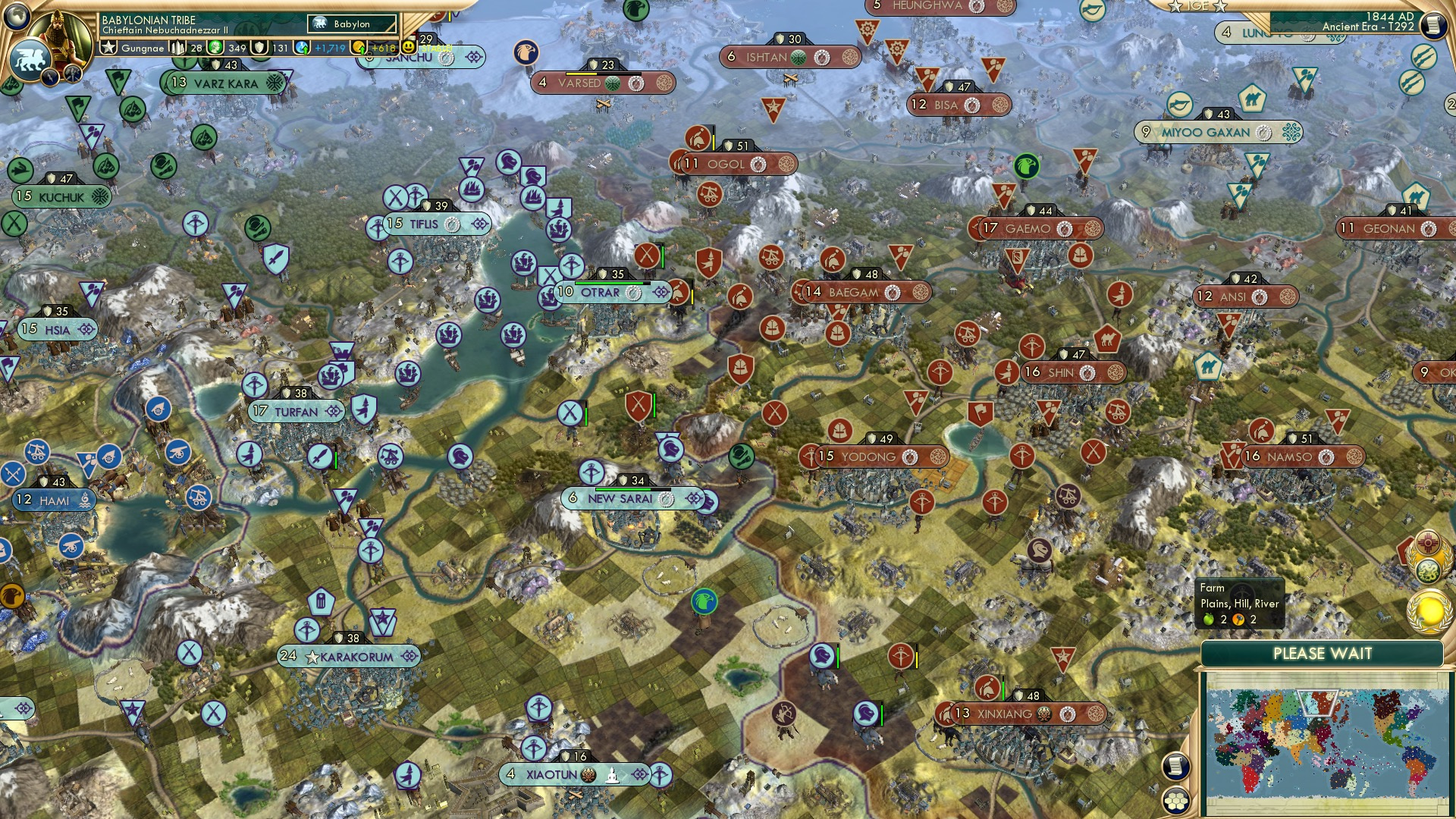Open the notification log scroll icon top-right
The image size is (1456, 819).
[1435, 26]
